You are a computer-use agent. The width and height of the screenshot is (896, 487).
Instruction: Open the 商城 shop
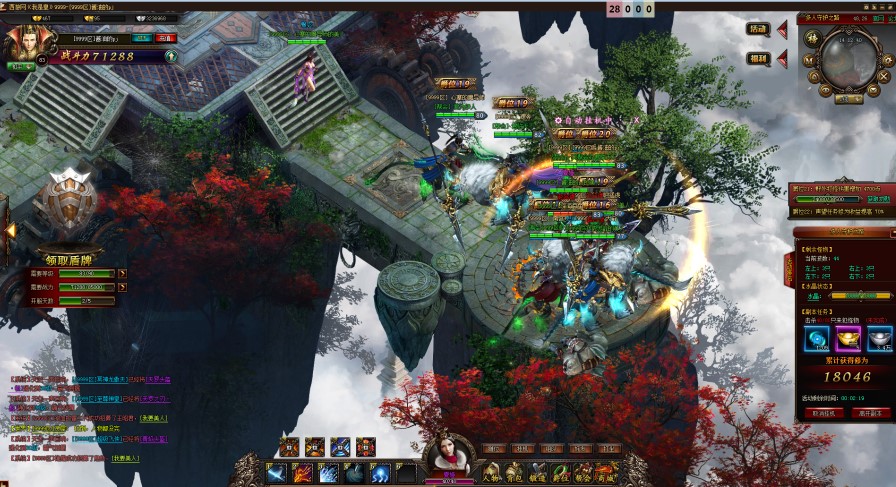(x=606, y=472)
